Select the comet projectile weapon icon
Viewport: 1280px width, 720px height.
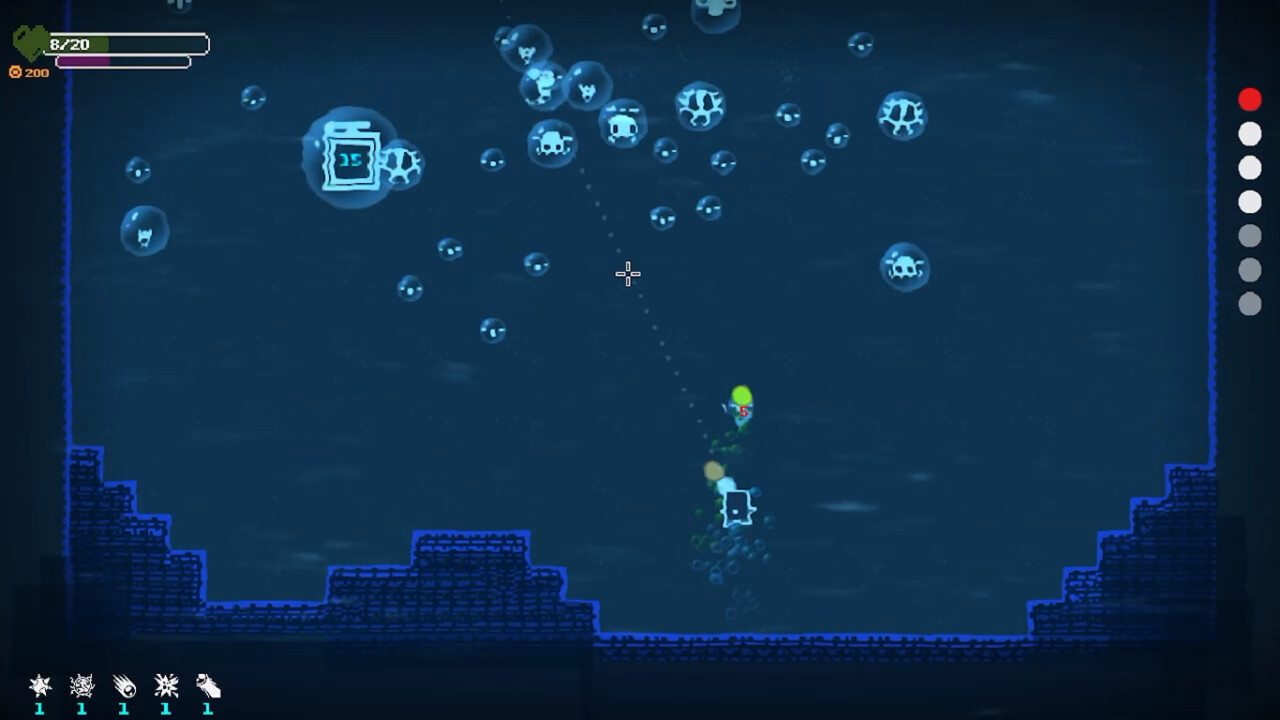pos(124,686)
